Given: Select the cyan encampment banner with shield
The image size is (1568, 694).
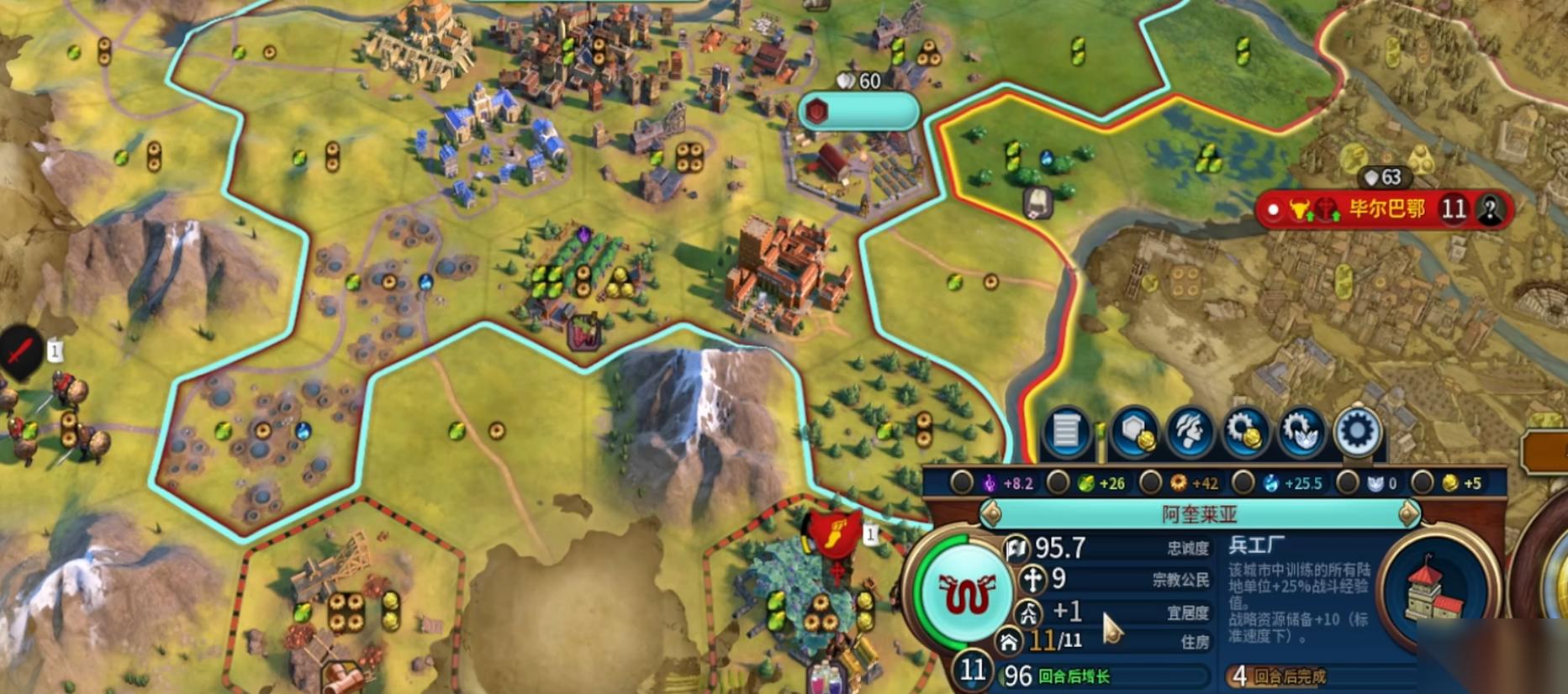Looking at the screenshot, I should click(x=858, y=111).
